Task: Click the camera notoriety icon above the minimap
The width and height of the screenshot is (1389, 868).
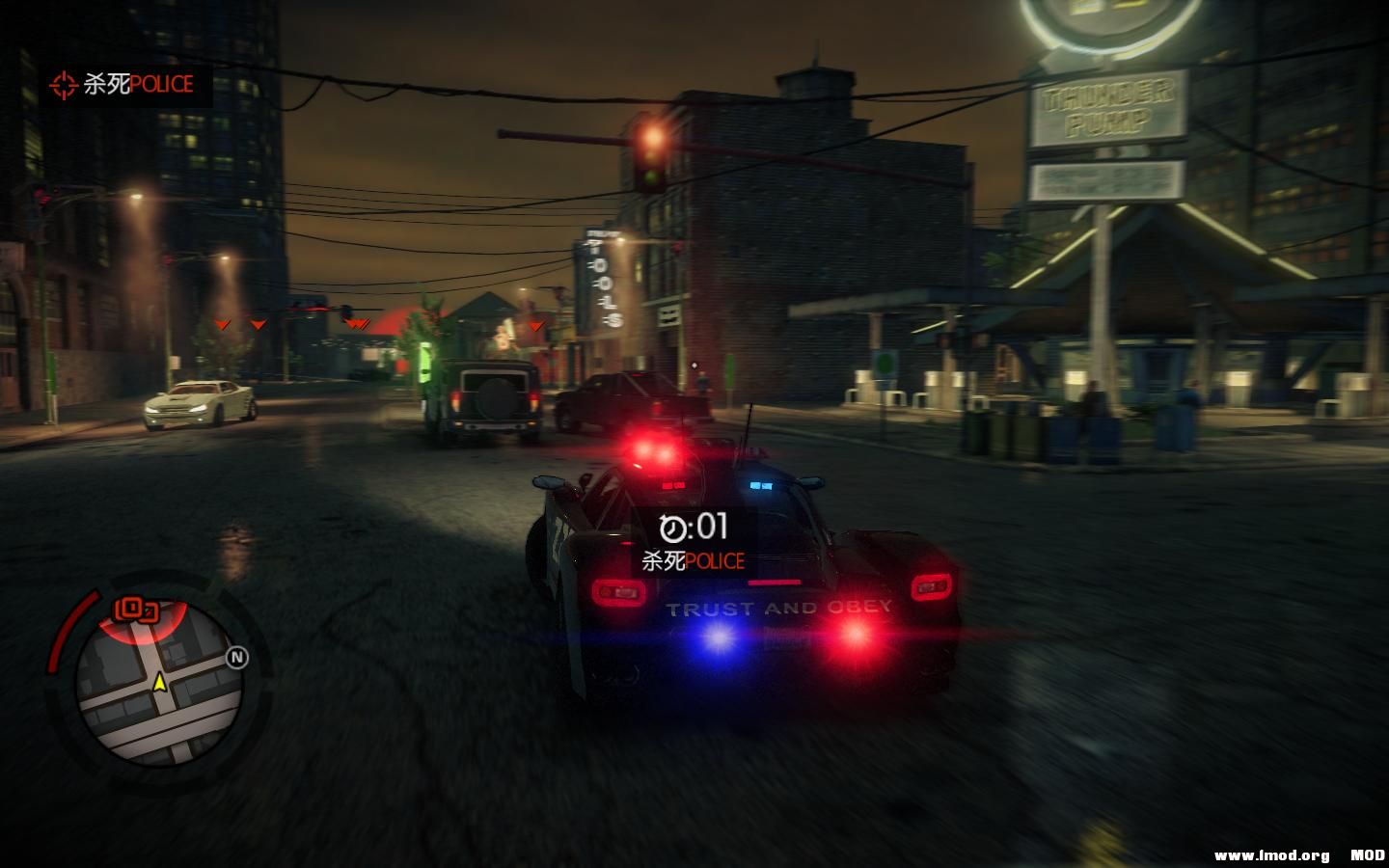Action: 133,609
